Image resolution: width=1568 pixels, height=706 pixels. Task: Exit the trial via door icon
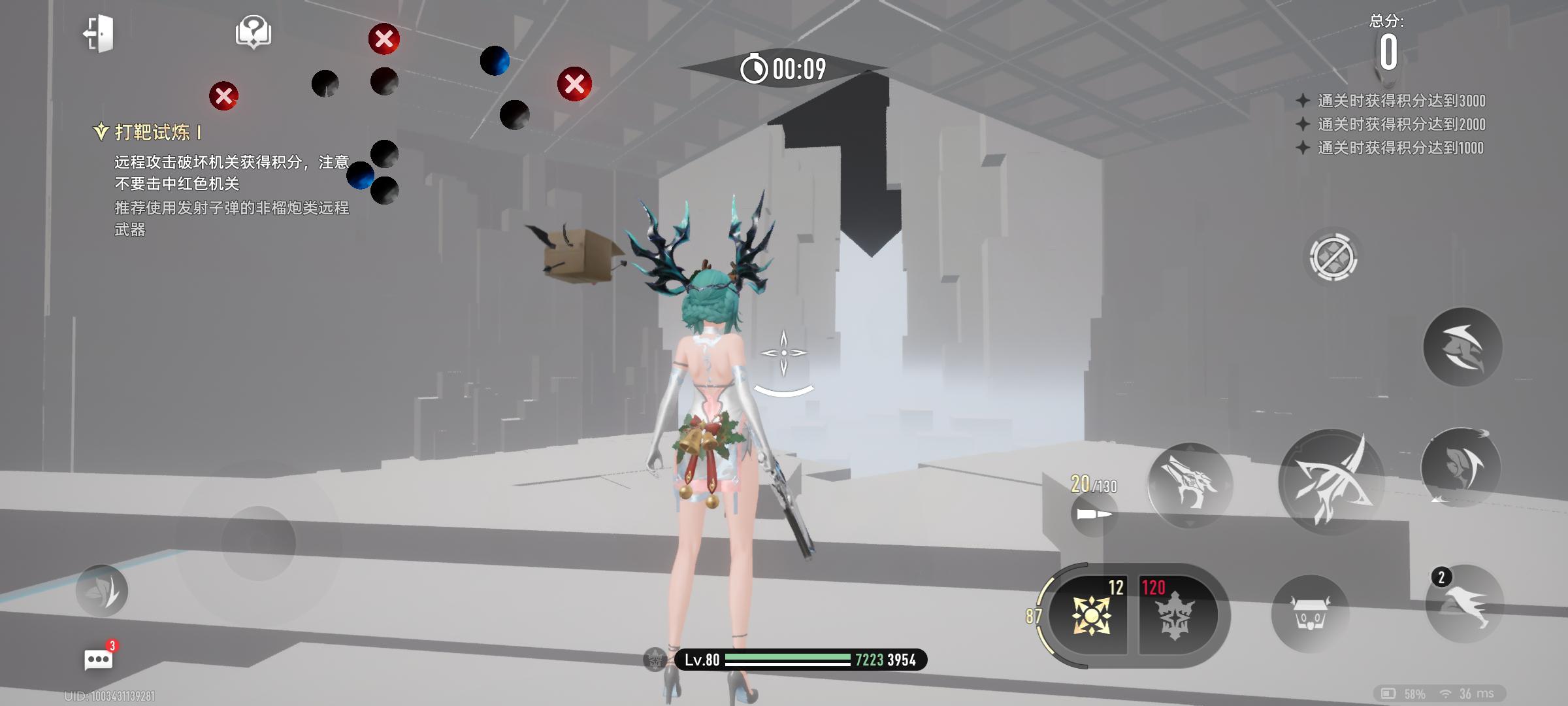point(99,33)
